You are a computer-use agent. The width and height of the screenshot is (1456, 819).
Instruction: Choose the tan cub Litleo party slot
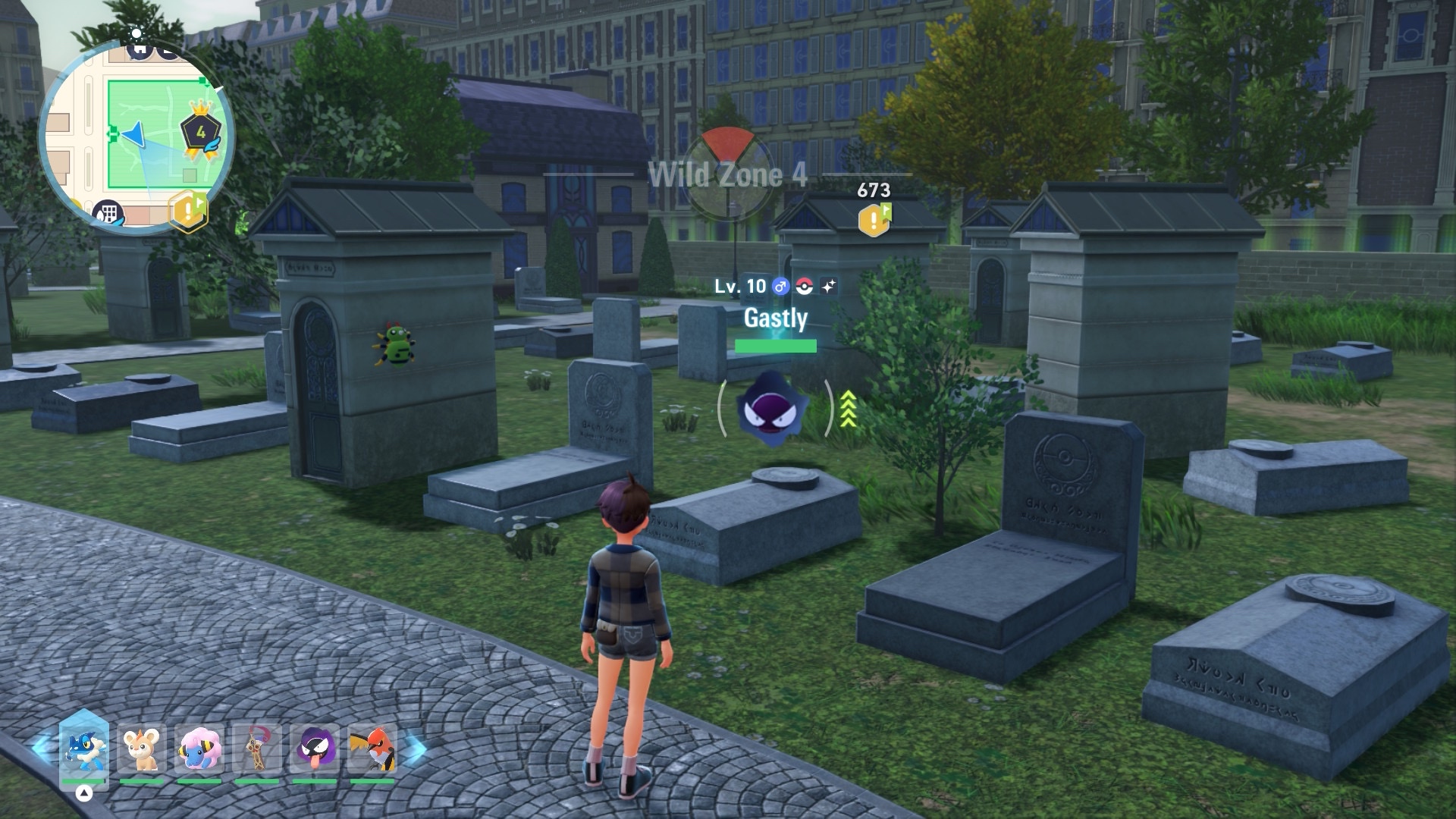tap(141, 750)
